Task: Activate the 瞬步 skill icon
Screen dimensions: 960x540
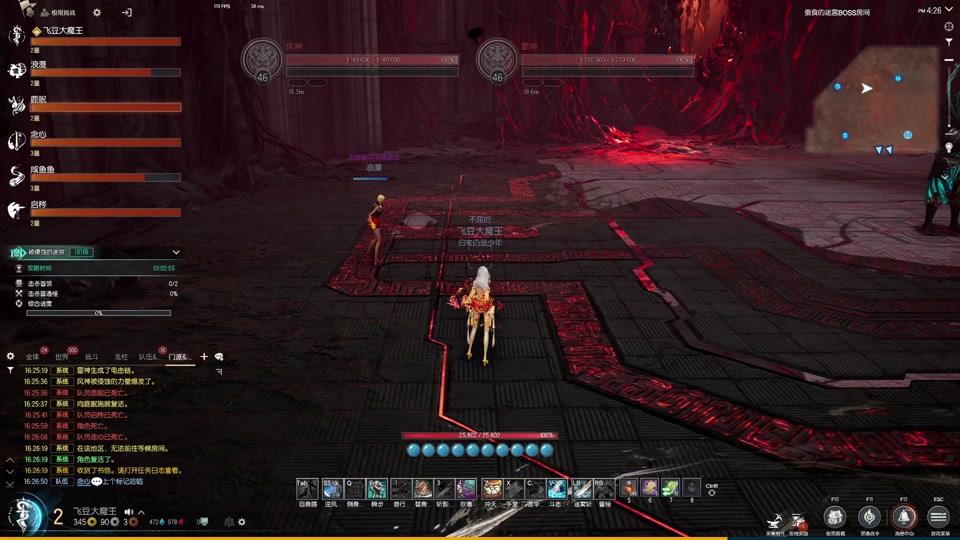Action: click(x=376, y=488)
